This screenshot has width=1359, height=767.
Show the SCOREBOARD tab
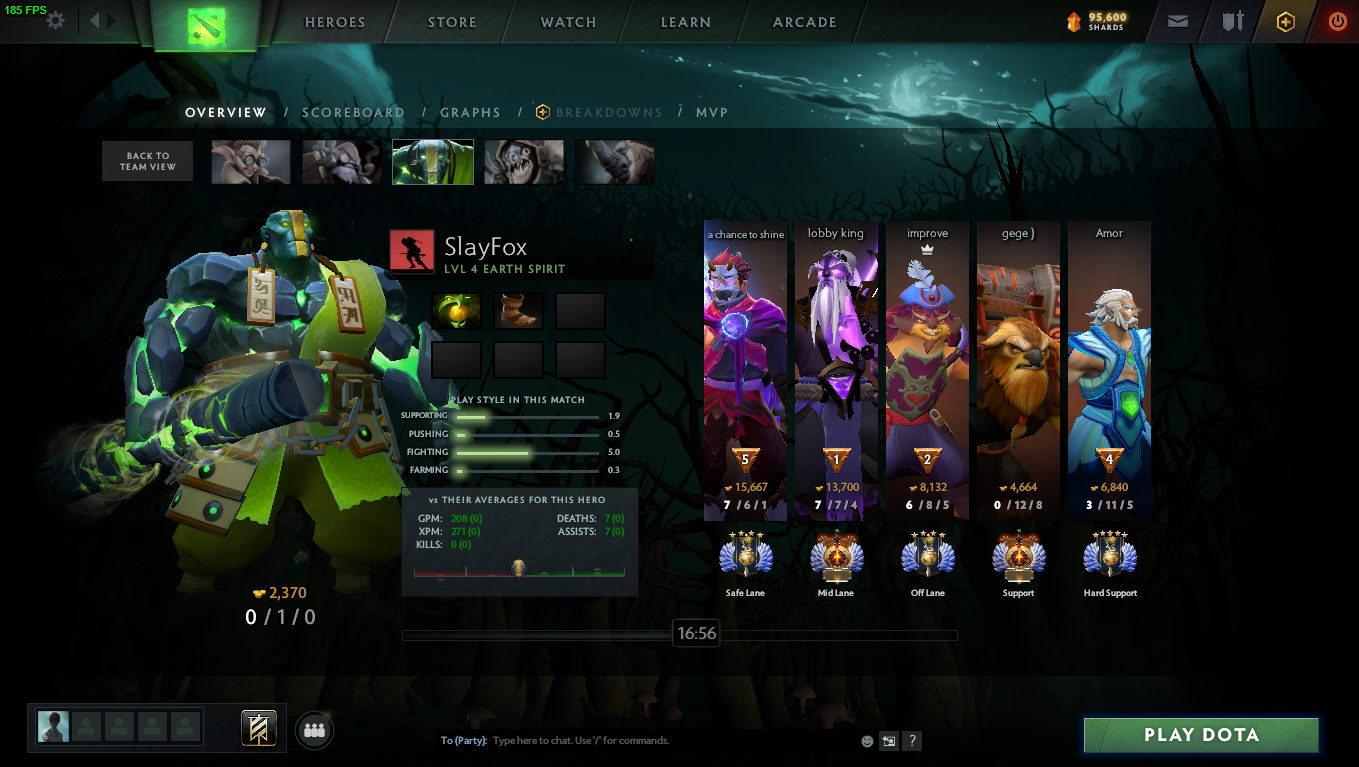(x=353, y=113)
